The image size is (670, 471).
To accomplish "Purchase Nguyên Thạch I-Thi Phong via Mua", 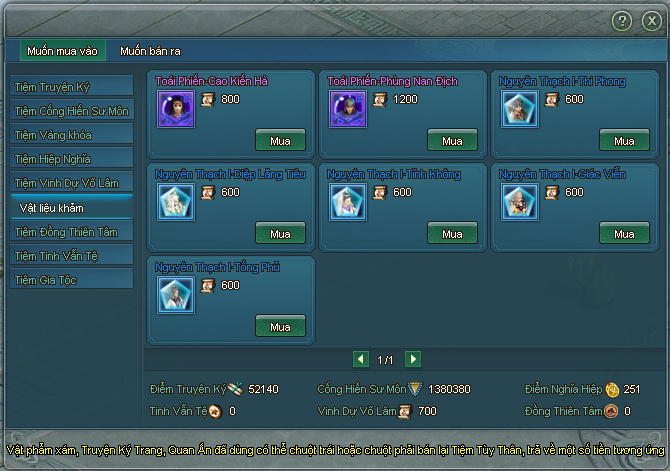I will point(624,141).
